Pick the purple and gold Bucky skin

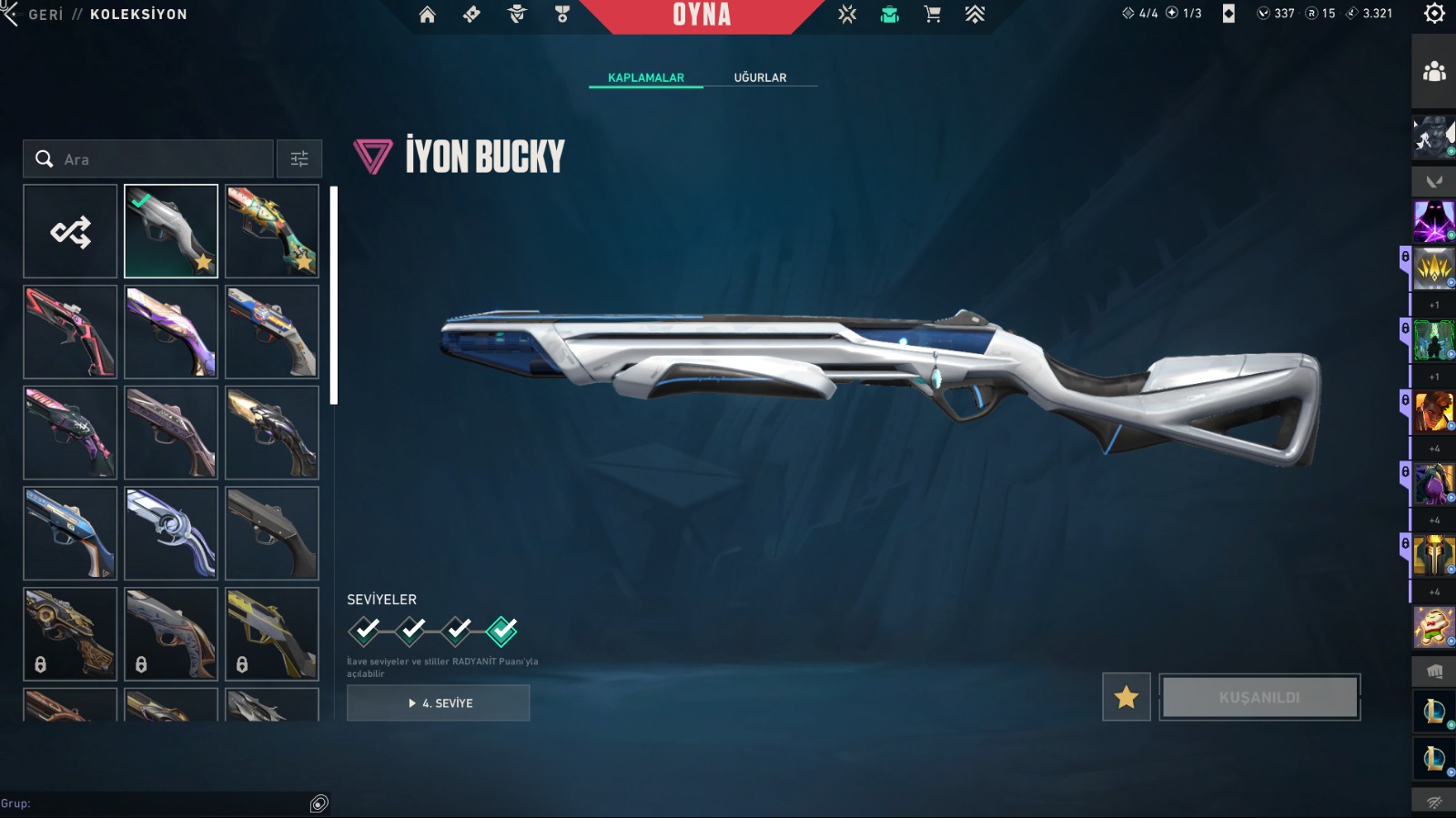[171, 332]
